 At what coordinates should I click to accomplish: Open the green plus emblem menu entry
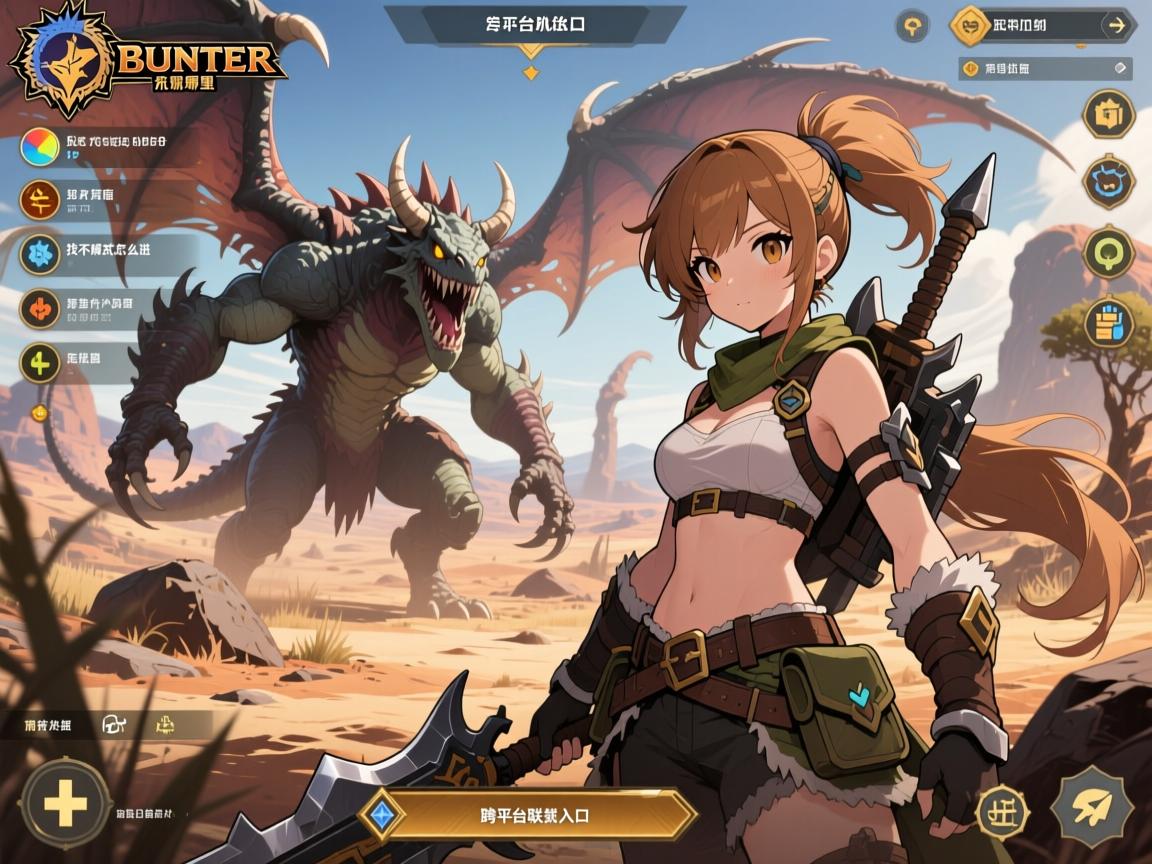[x=39, y=361]
